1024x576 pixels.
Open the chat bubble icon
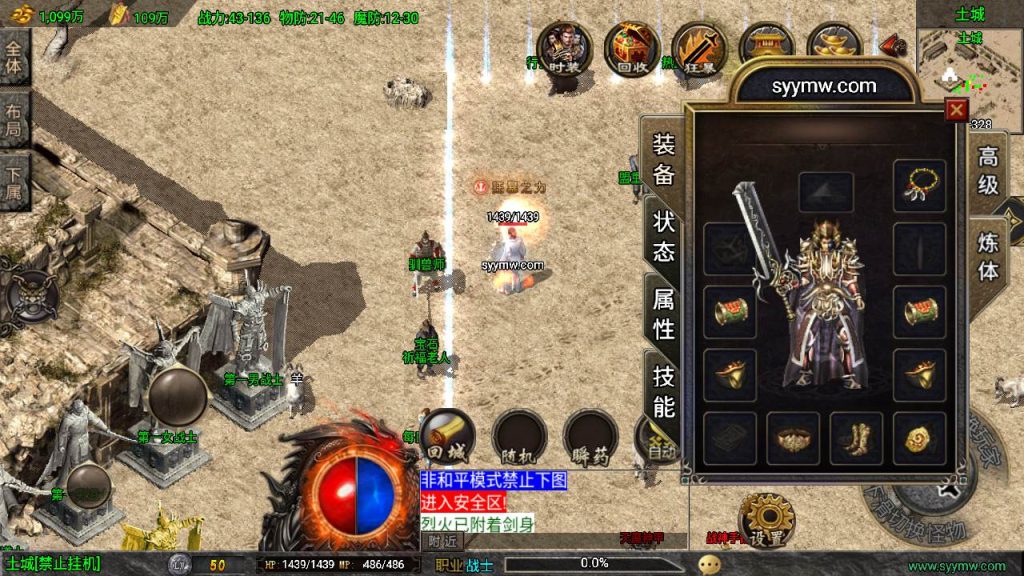(x=709, y=564)
